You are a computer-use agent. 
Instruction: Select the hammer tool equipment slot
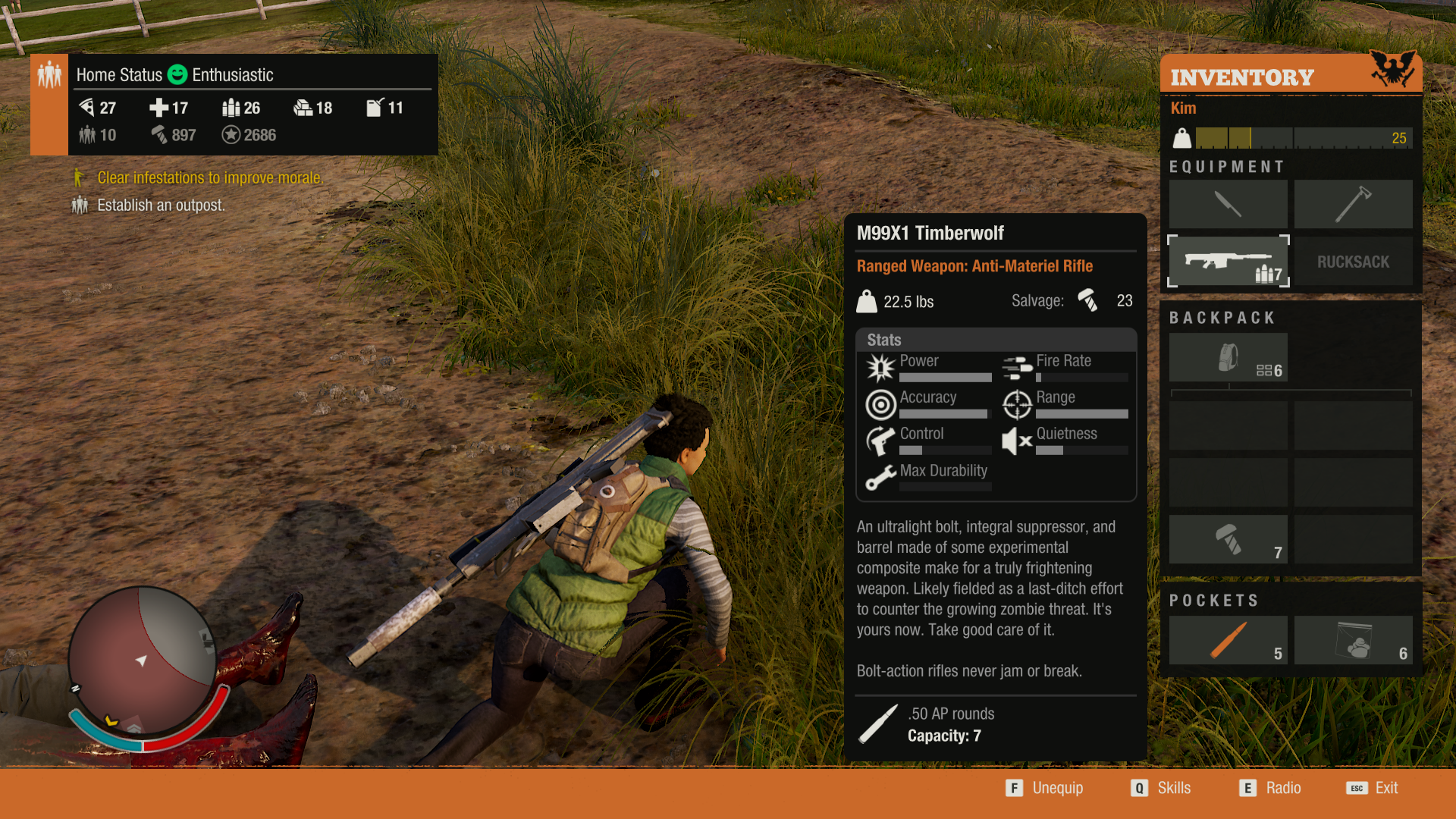(x=1353, y=204)
